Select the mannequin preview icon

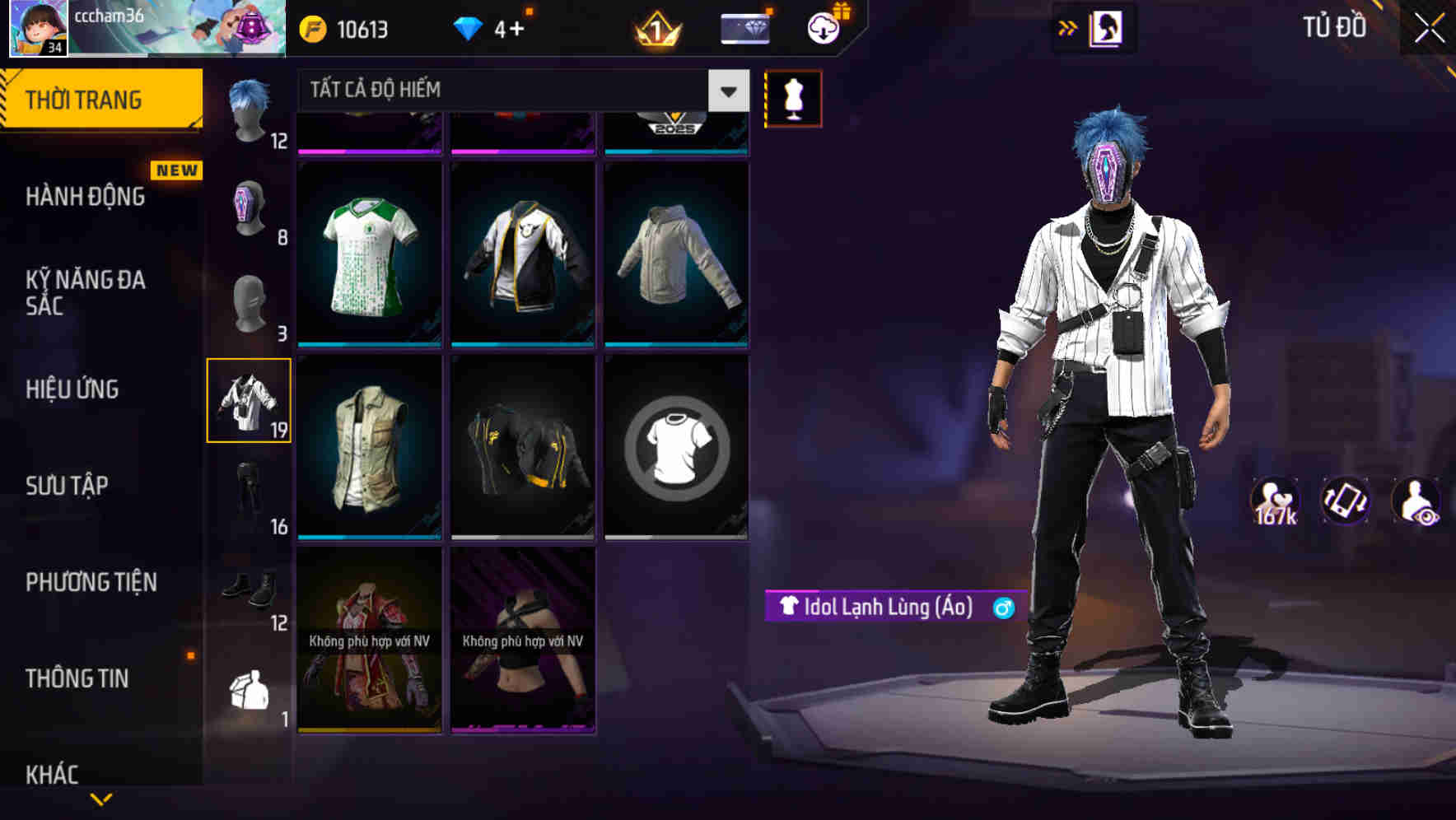coord(793,97)
